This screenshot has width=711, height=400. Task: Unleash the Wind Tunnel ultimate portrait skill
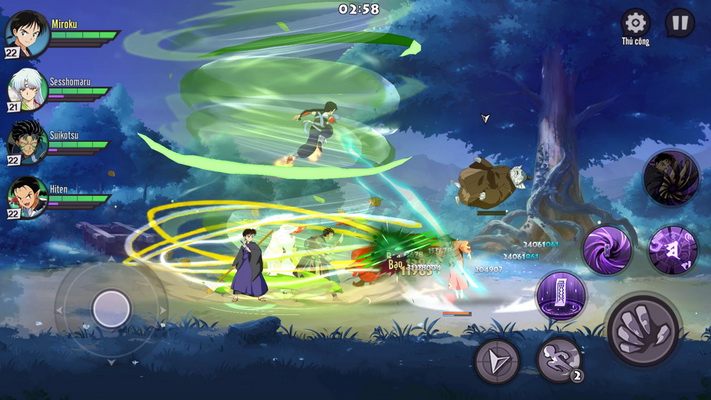(x=671, y=178)
